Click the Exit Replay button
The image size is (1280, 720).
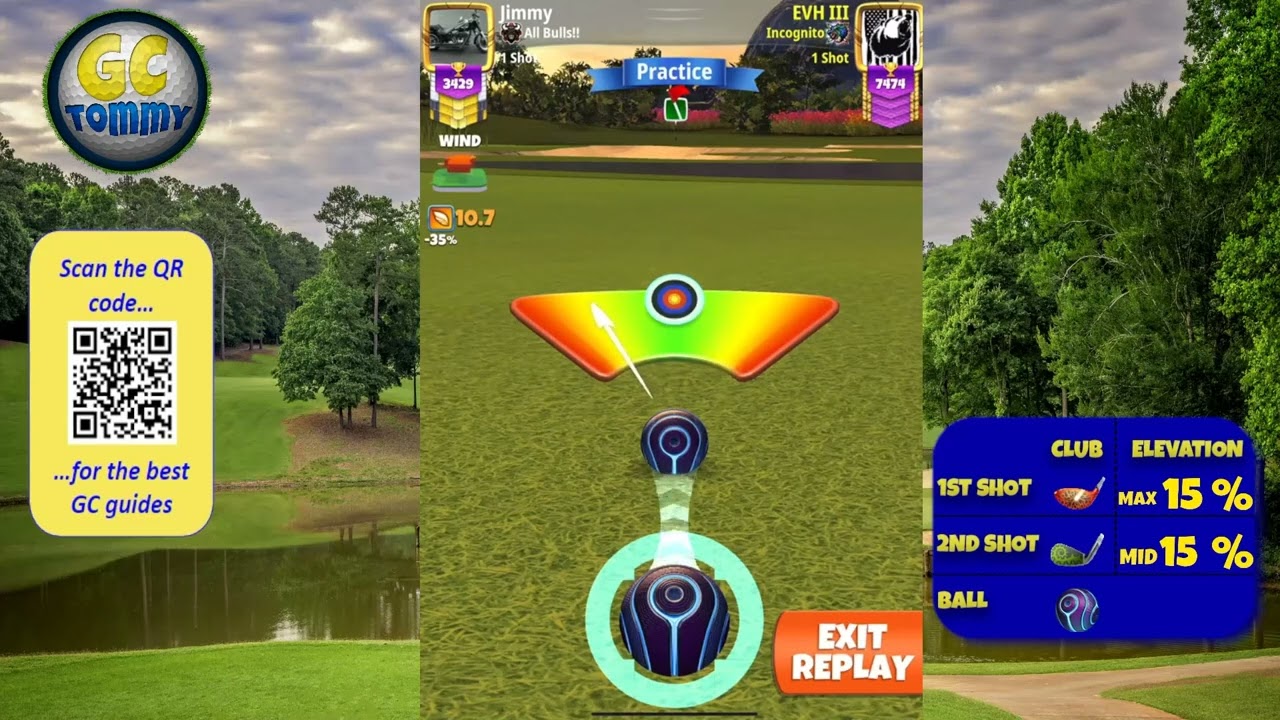click(849, 652)
